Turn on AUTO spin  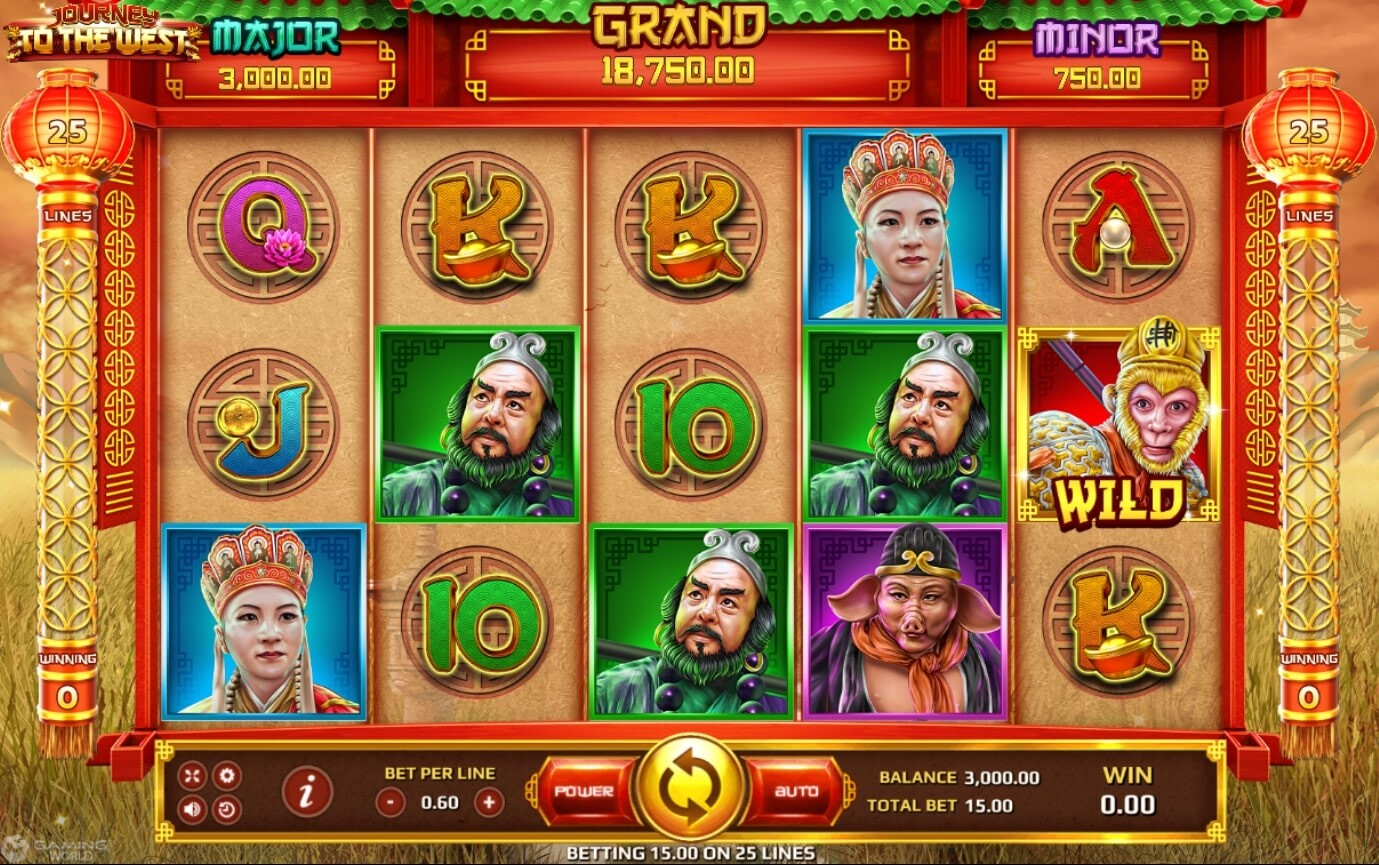click(796, 791)
